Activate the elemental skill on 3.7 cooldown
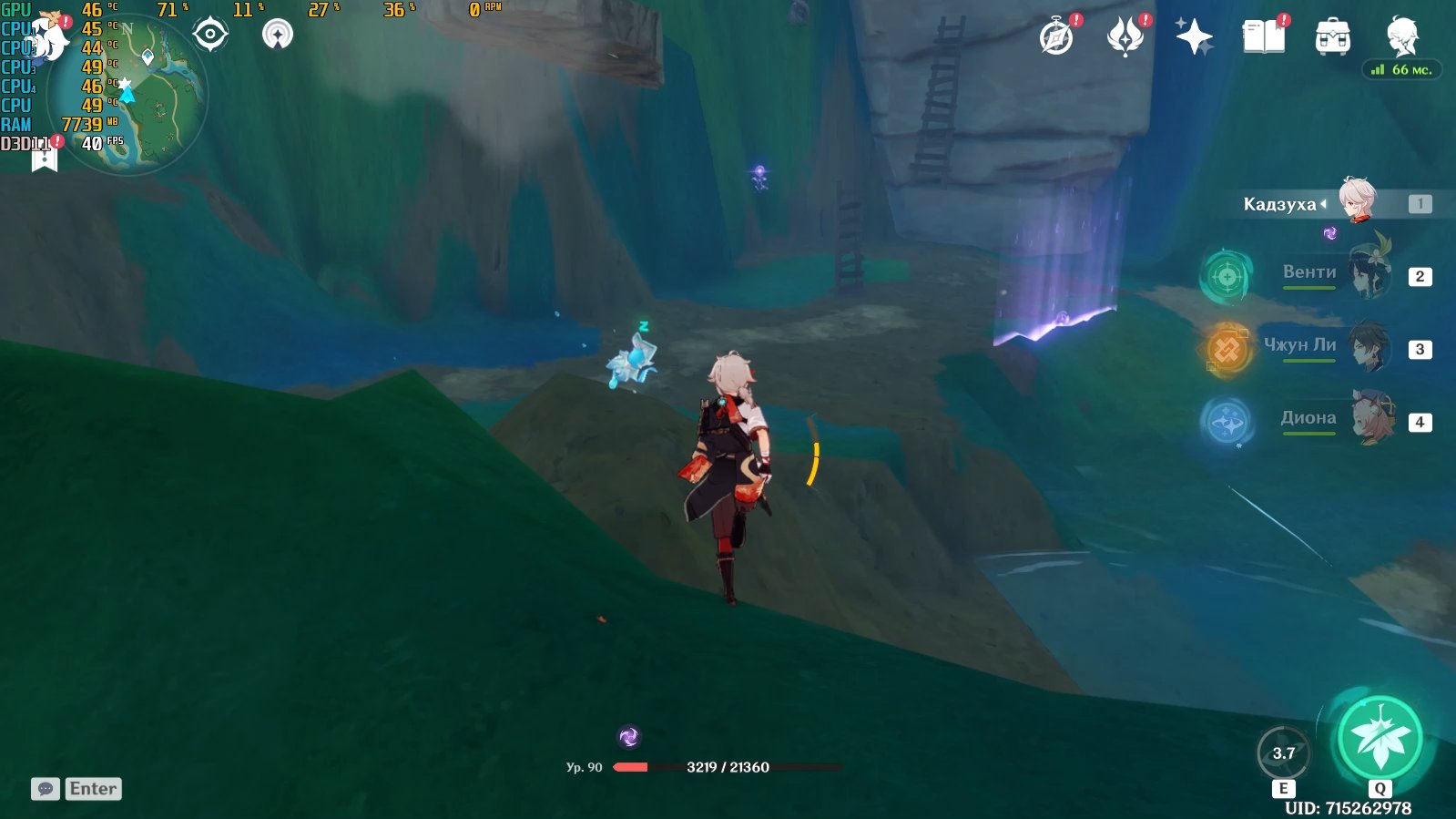 coord(1283,753)
